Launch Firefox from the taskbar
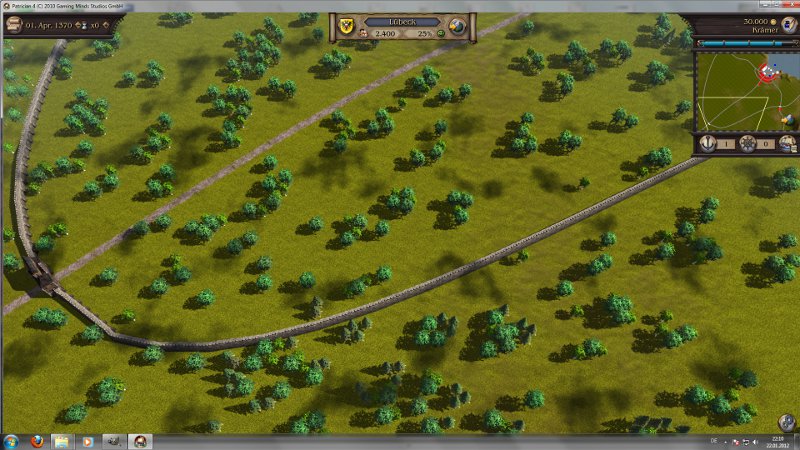Viewport: 800px width, 450px height. coord(36,441)
